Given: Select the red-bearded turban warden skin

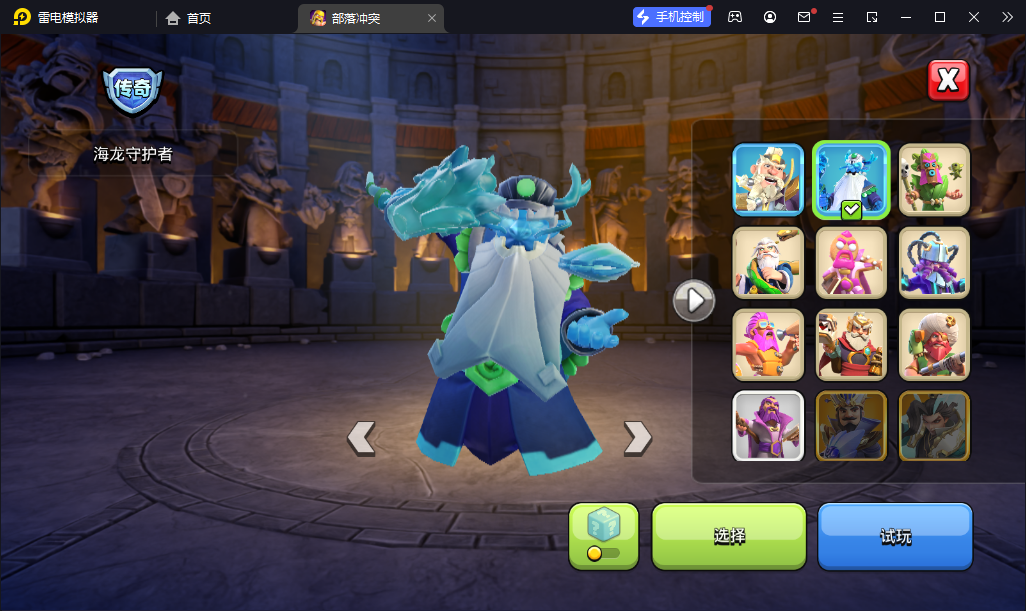Looking at the screenshot, I should [934, 344].
